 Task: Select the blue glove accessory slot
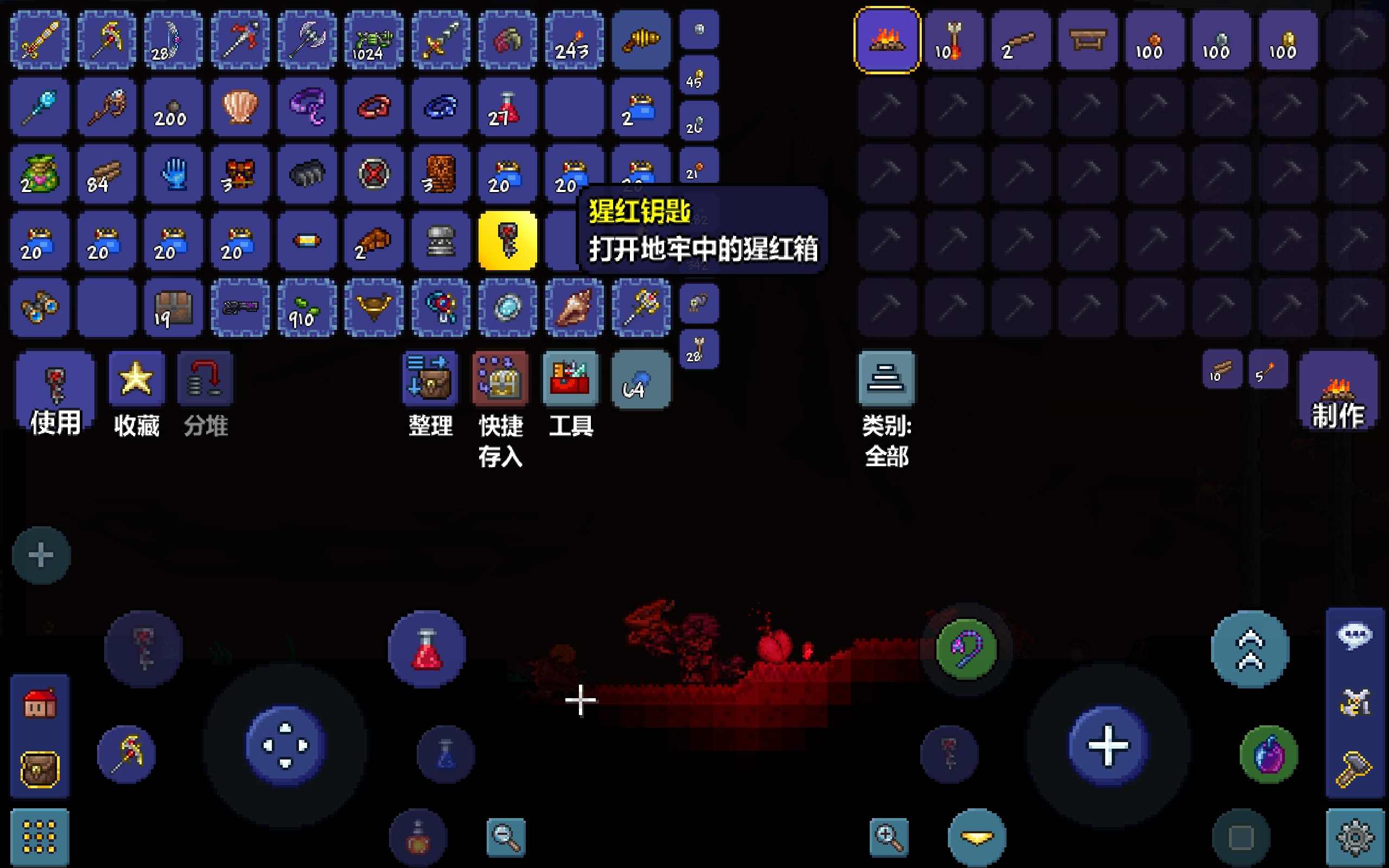(173, 174)
